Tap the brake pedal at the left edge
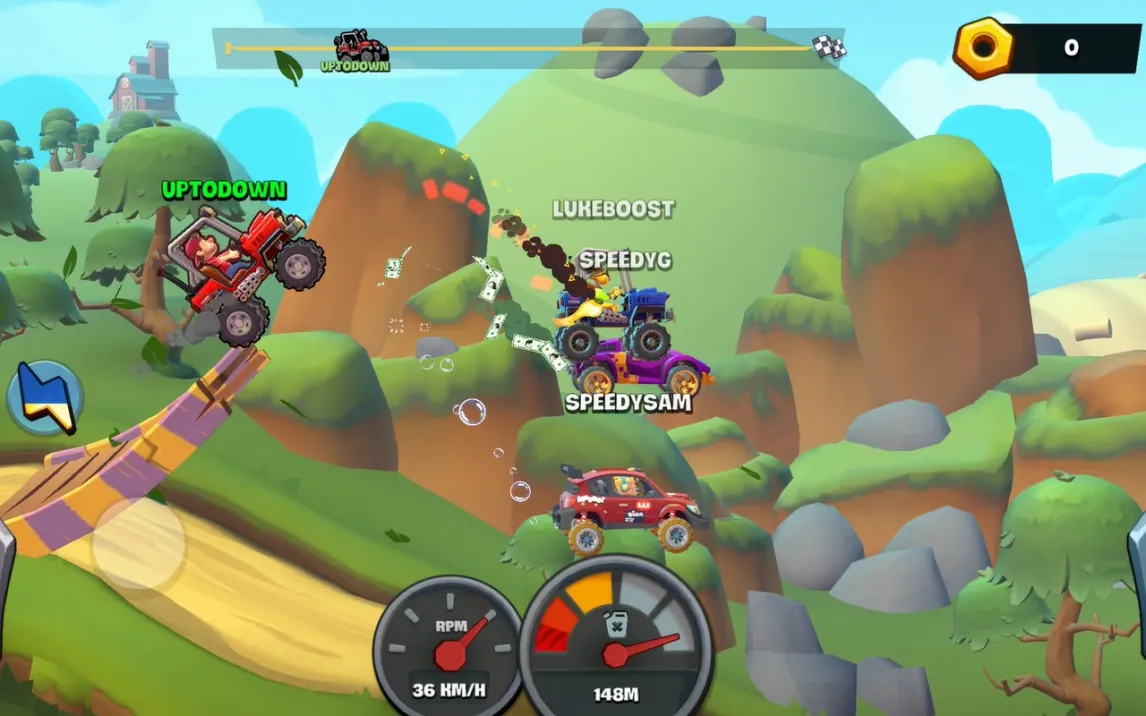Screen dimensions: 1146x716 pyautogui.click(x=6, y=570)
